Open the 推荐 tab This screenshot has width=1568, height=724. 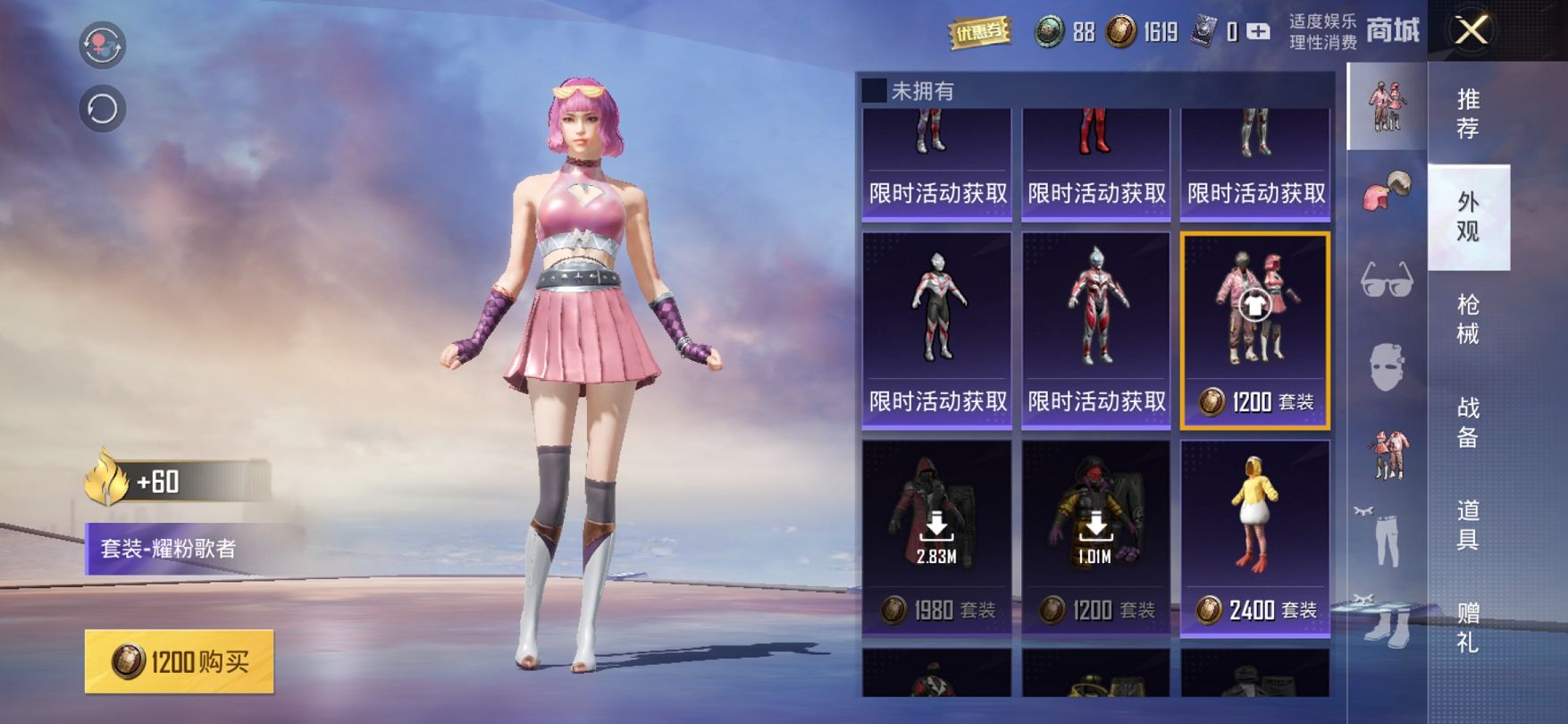[1467, 113]
